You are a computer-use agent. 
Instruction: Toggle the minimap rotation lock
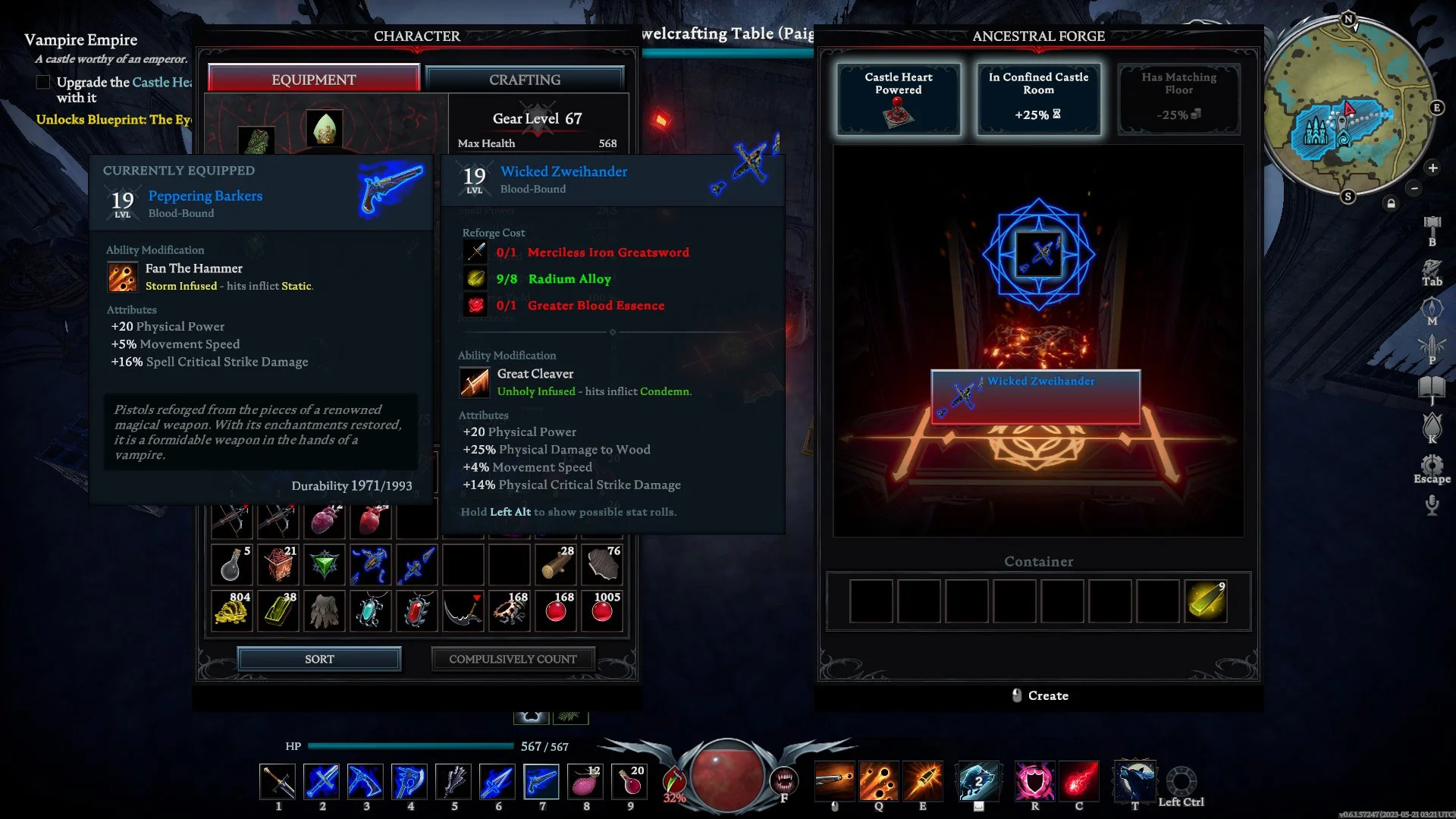pyautogui.click(x=1391, y=203)
